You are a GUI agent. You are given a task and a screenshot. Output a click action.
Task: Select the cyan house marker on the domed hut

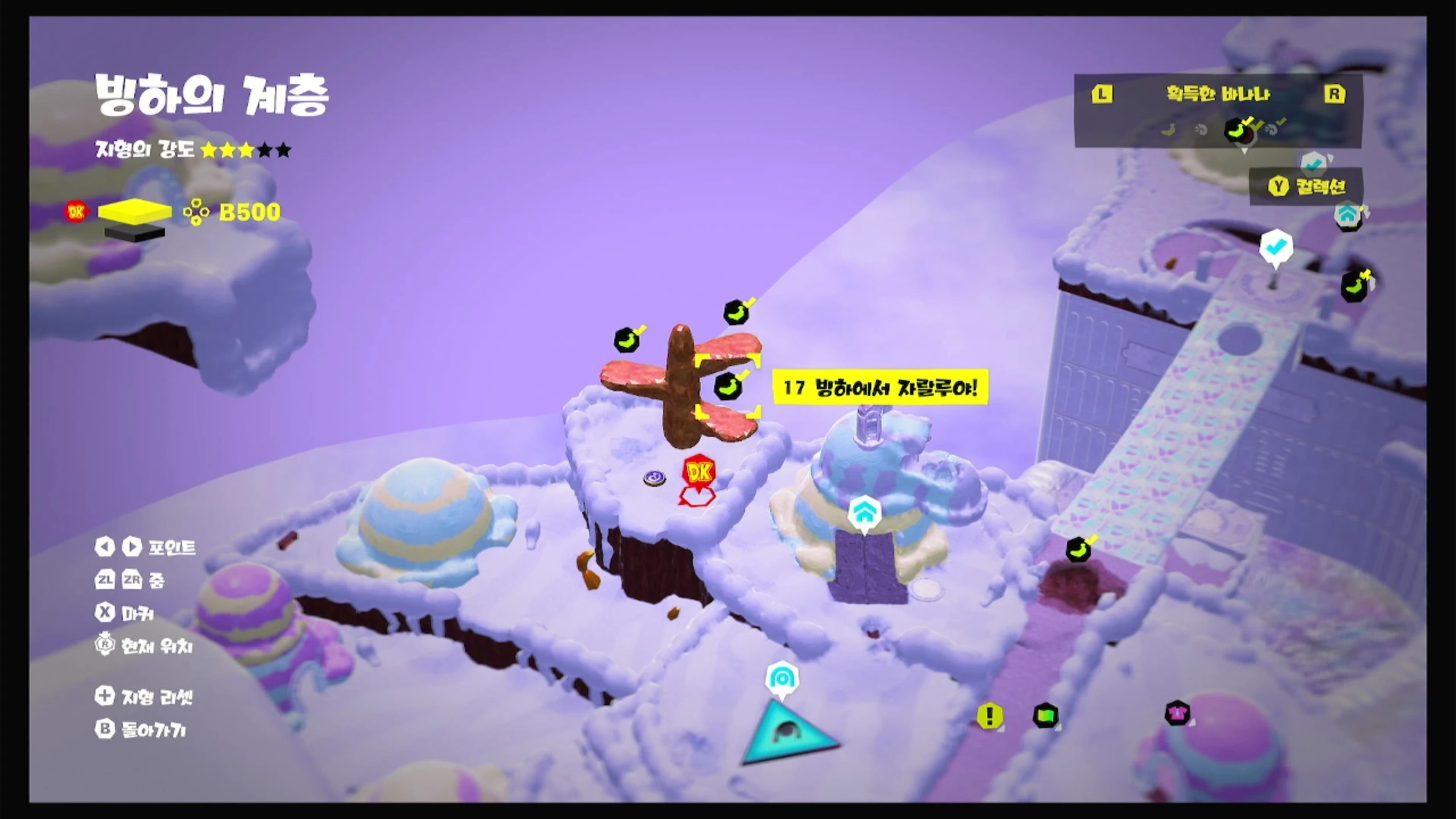click(864, 514)
